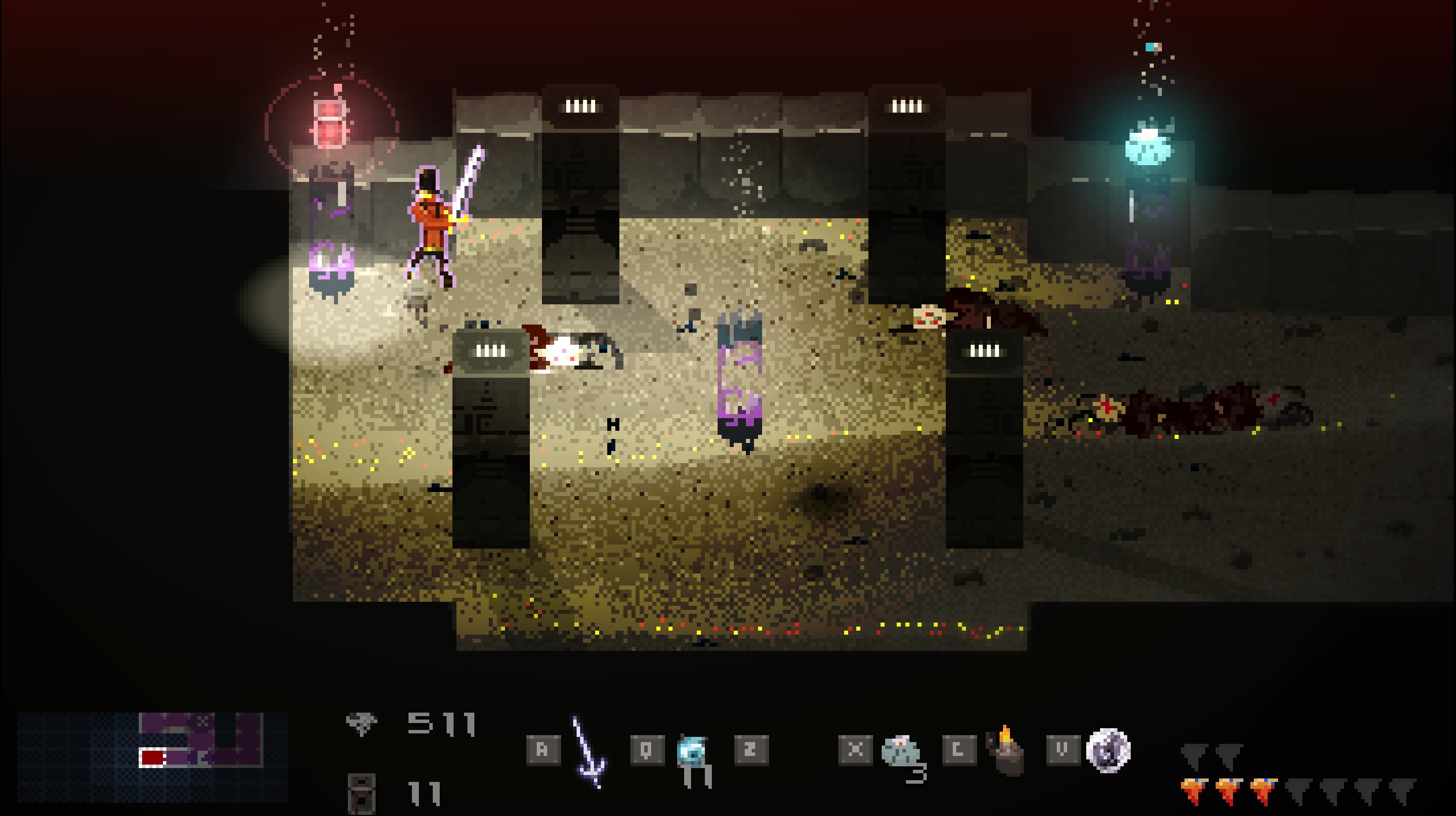Viewport: 1456px width, 816px height.
Task: Select the blue eyeball item slot
Action: pyautogui.click(x=692, y=751)
